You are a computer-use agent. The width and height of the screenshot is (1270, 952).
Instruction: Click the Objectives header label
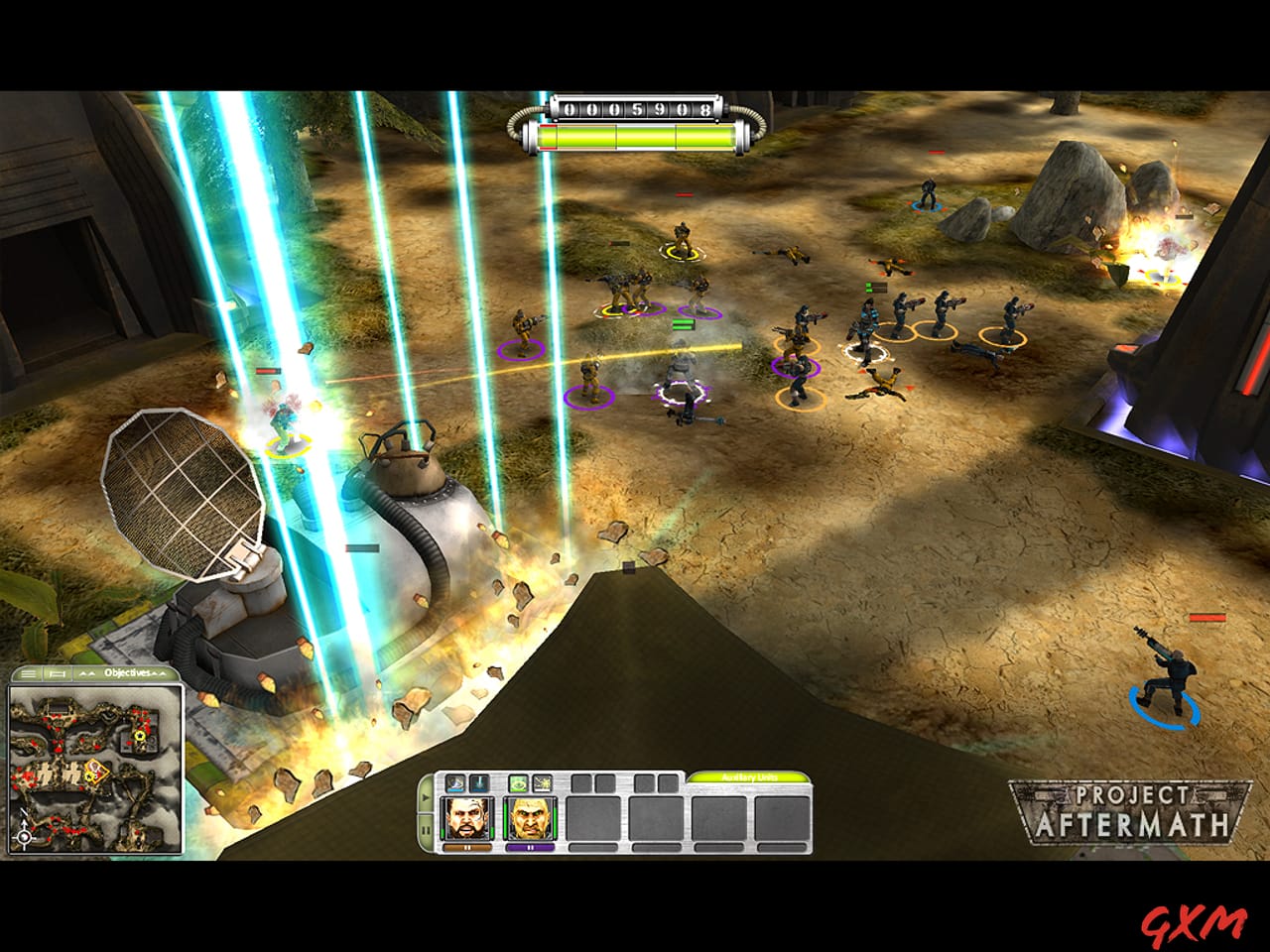tap(127, 672)
